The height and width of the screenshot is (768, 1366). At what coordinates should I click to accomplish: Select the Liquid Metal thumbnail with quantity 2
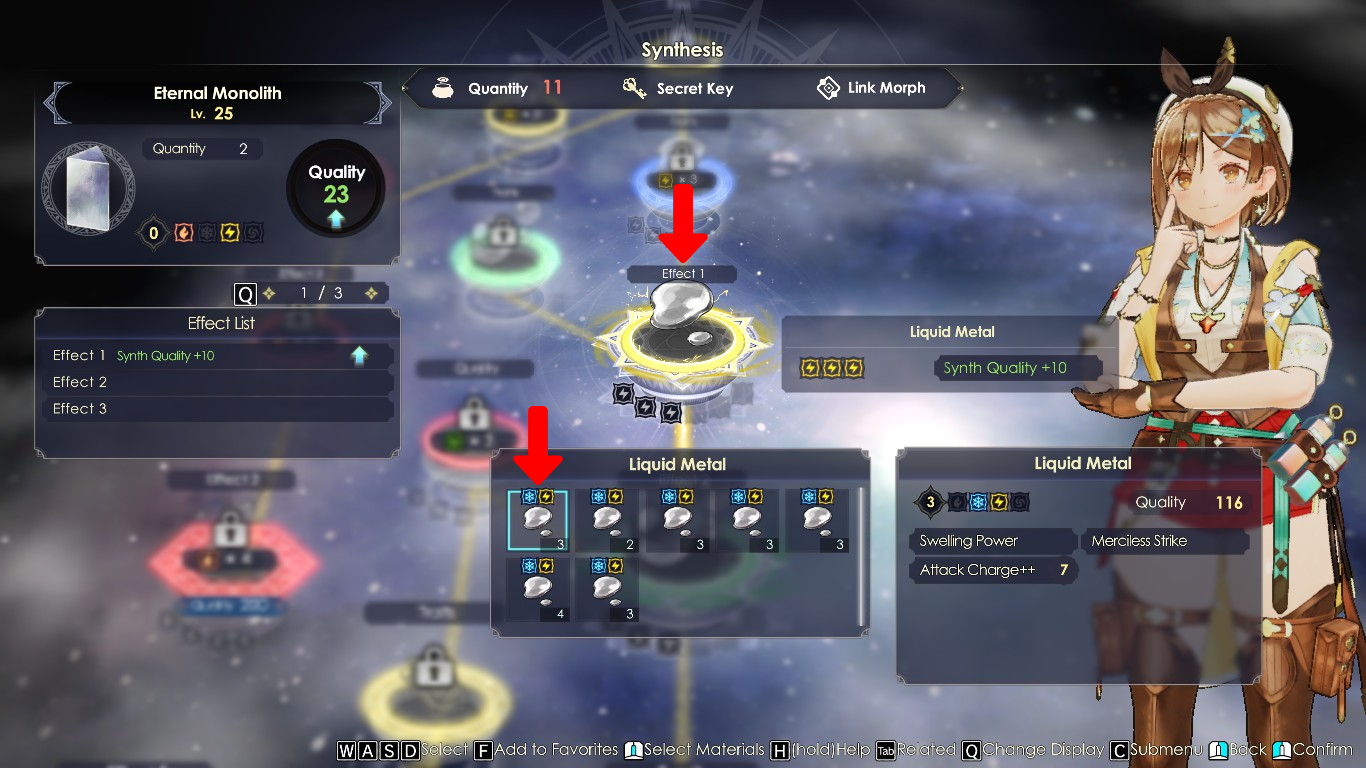(x=607, y=518)
